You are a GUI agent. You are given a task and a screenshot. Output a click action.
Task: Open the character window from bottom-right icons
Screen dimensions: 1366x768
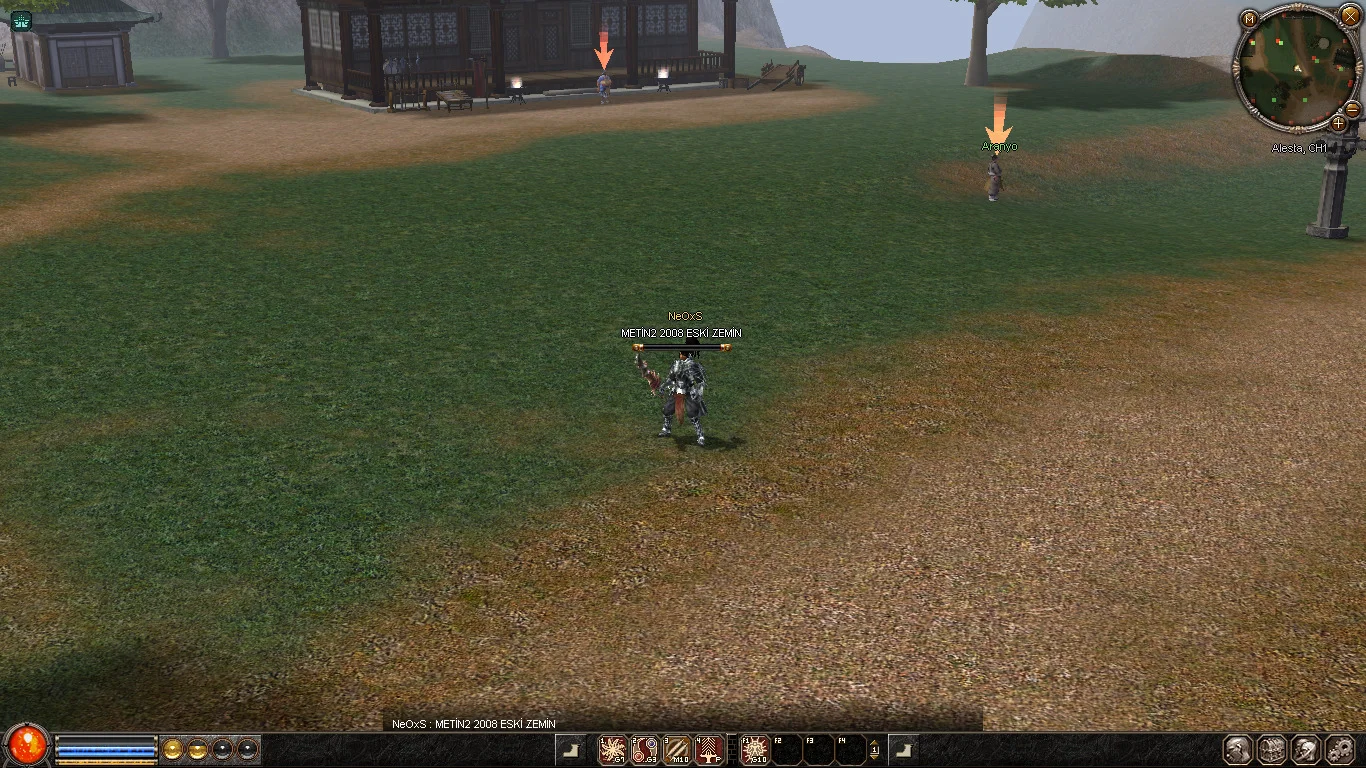coord(1239,749)
